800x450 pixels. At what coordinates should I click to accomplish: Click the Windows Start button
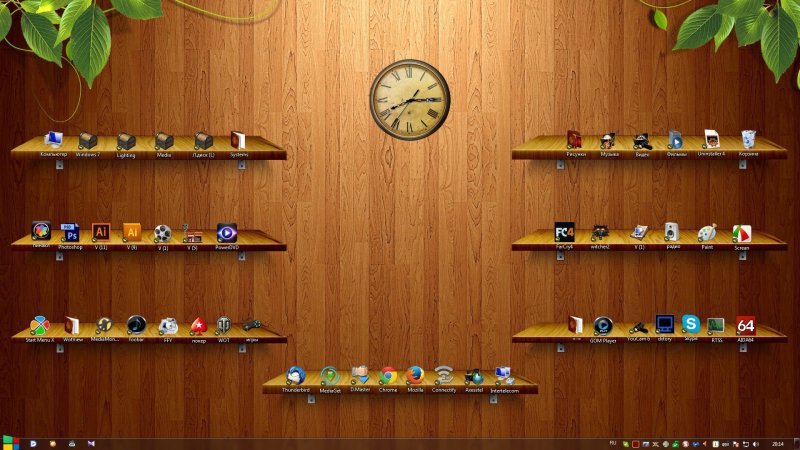10,442
